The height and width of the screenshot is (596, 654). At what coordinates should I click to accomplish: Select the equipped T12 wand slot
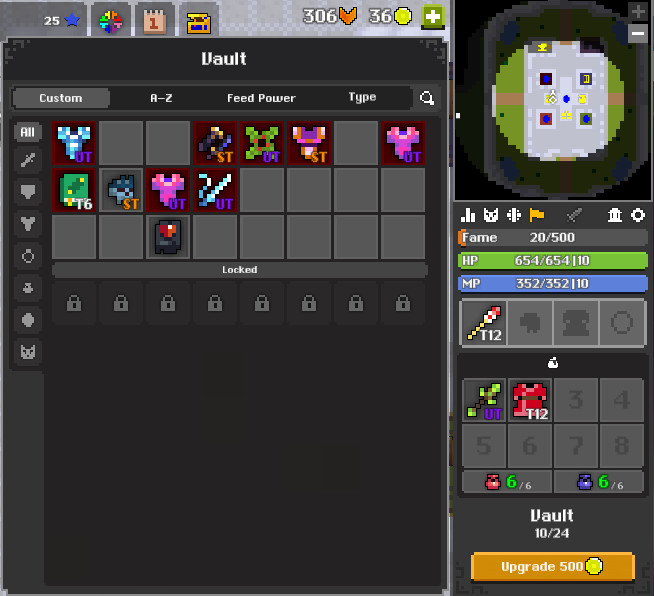482,323
